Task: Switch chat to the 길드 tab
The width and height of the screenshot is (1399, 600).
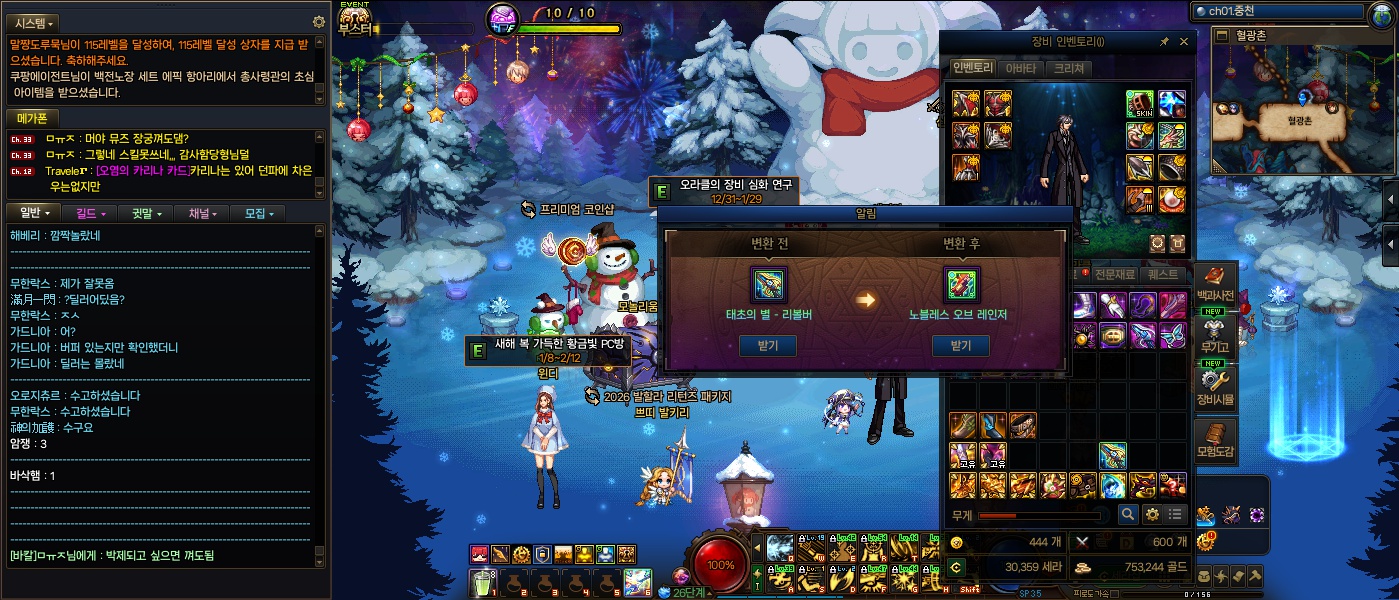Action: 89,213
